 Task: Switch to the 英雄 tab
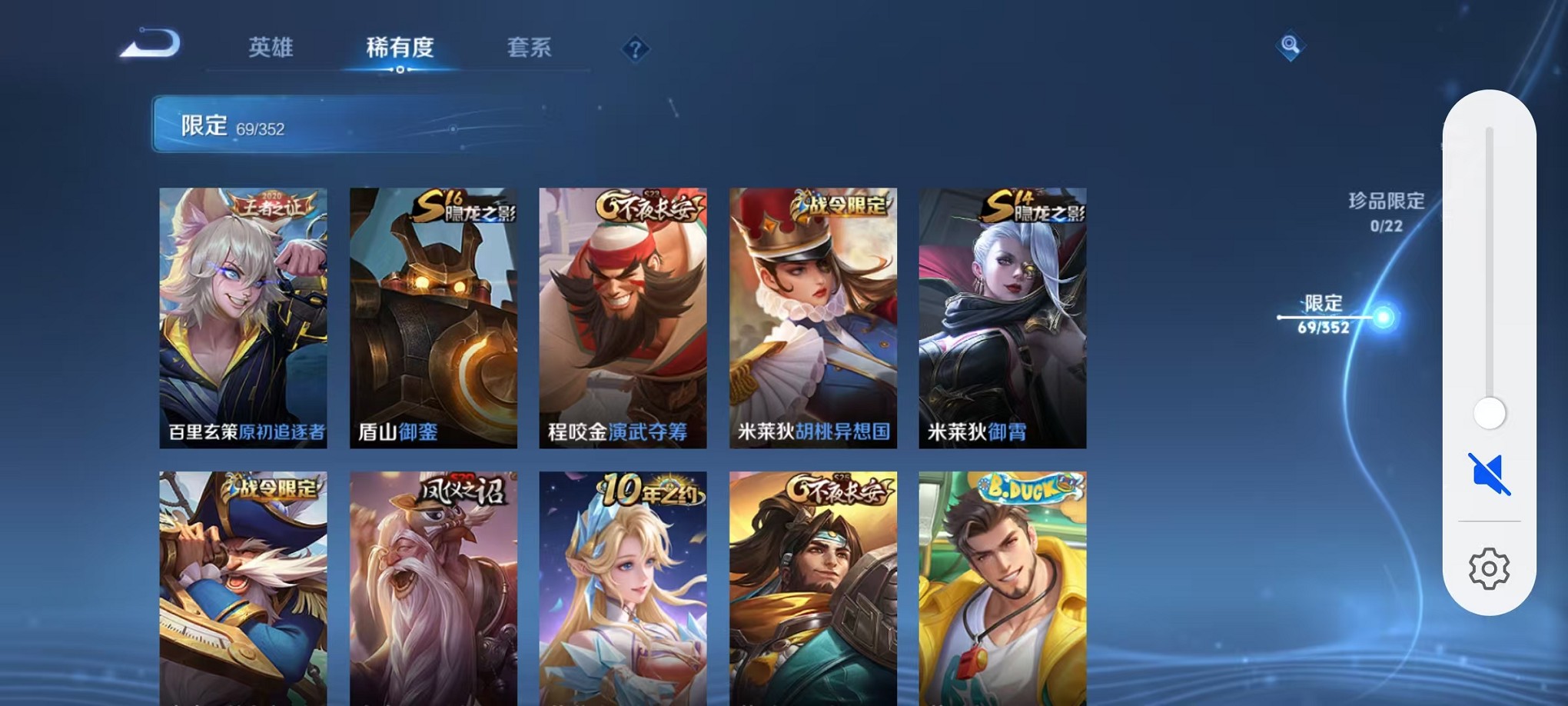pos(271,48)
